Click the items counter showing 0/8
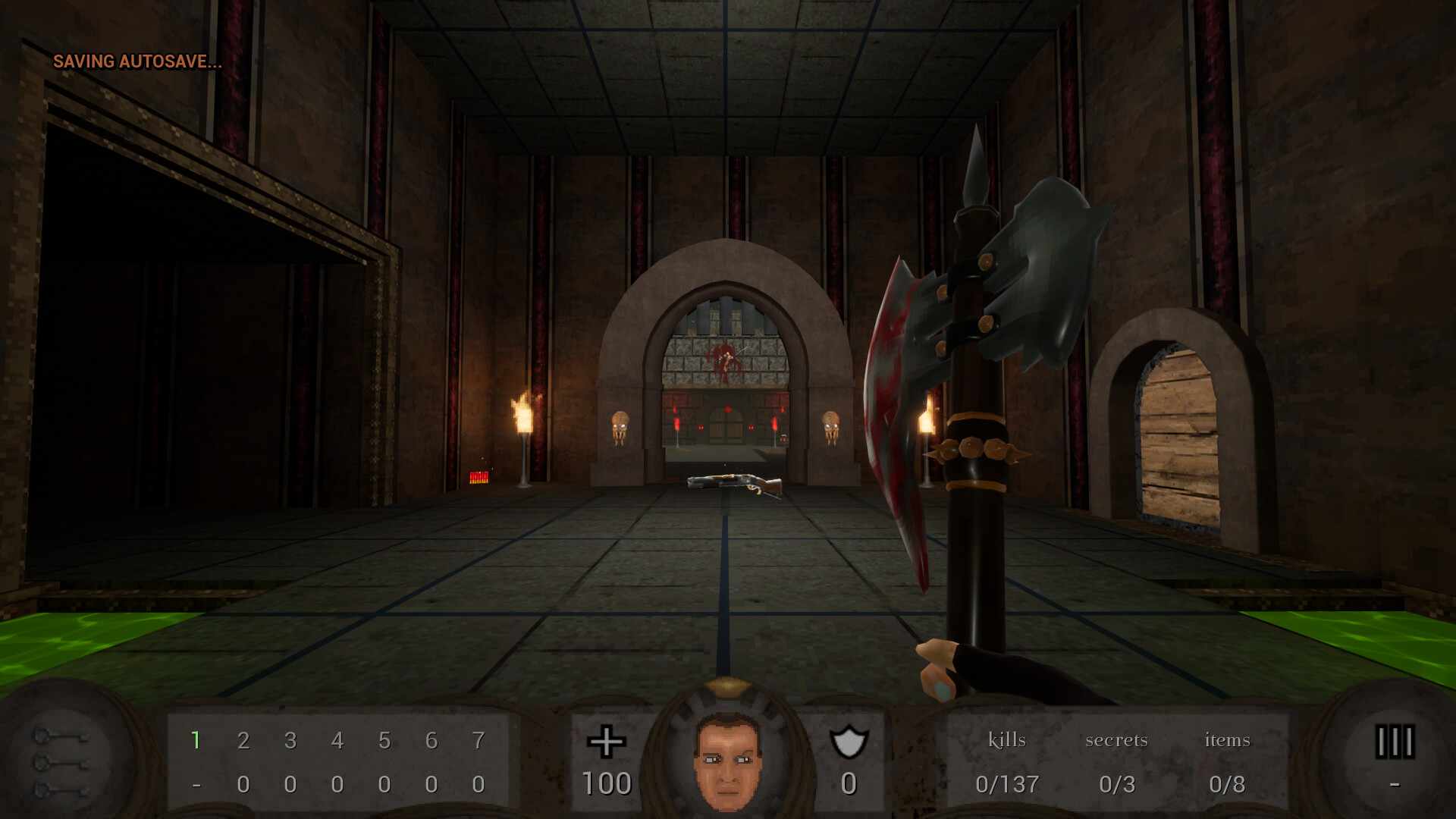The height and width of the screenshot is (819, 1456). [1227, 785]
